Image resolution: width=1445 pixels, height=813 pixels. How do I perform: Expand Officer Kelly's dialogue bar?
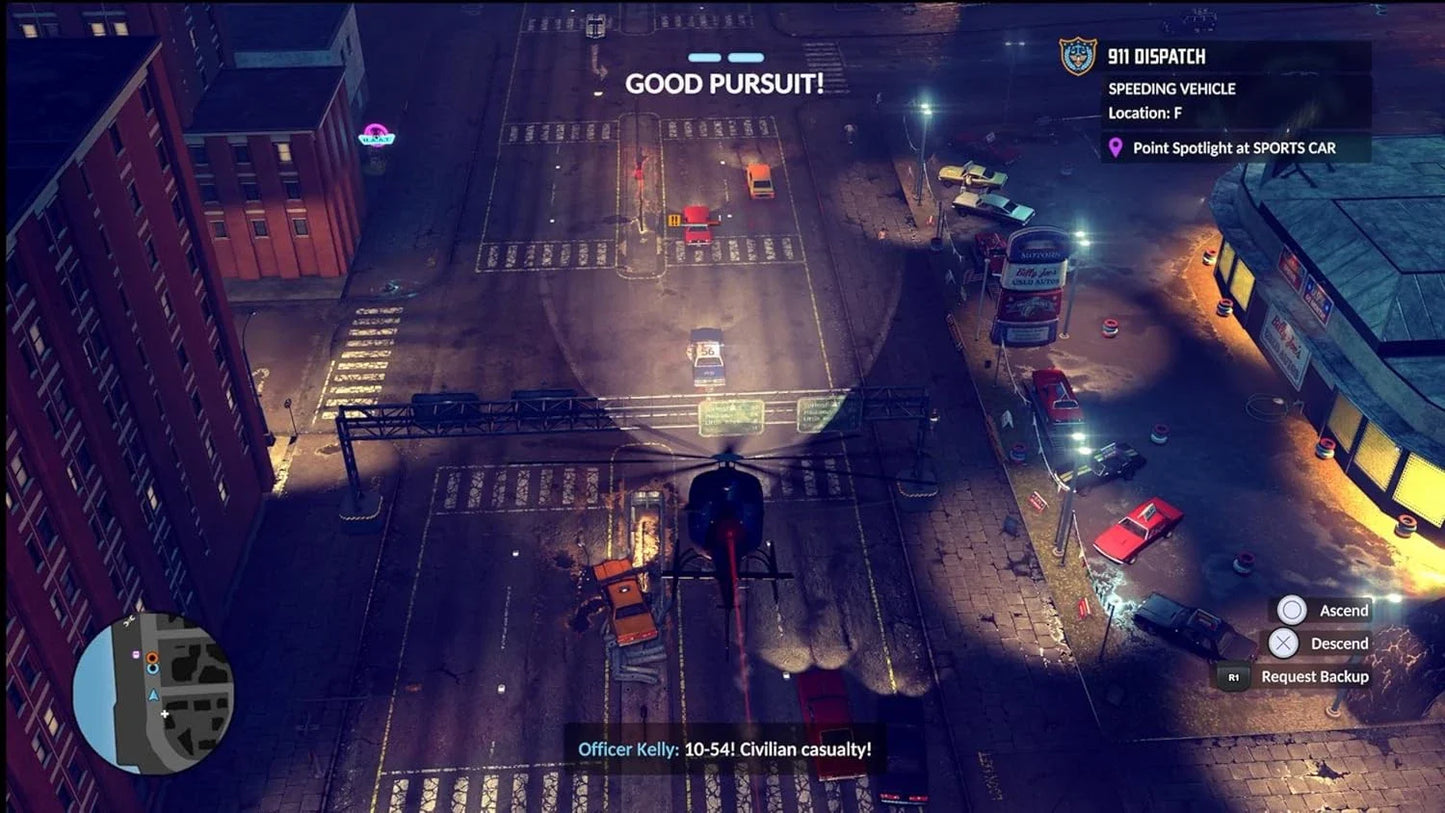725,748
